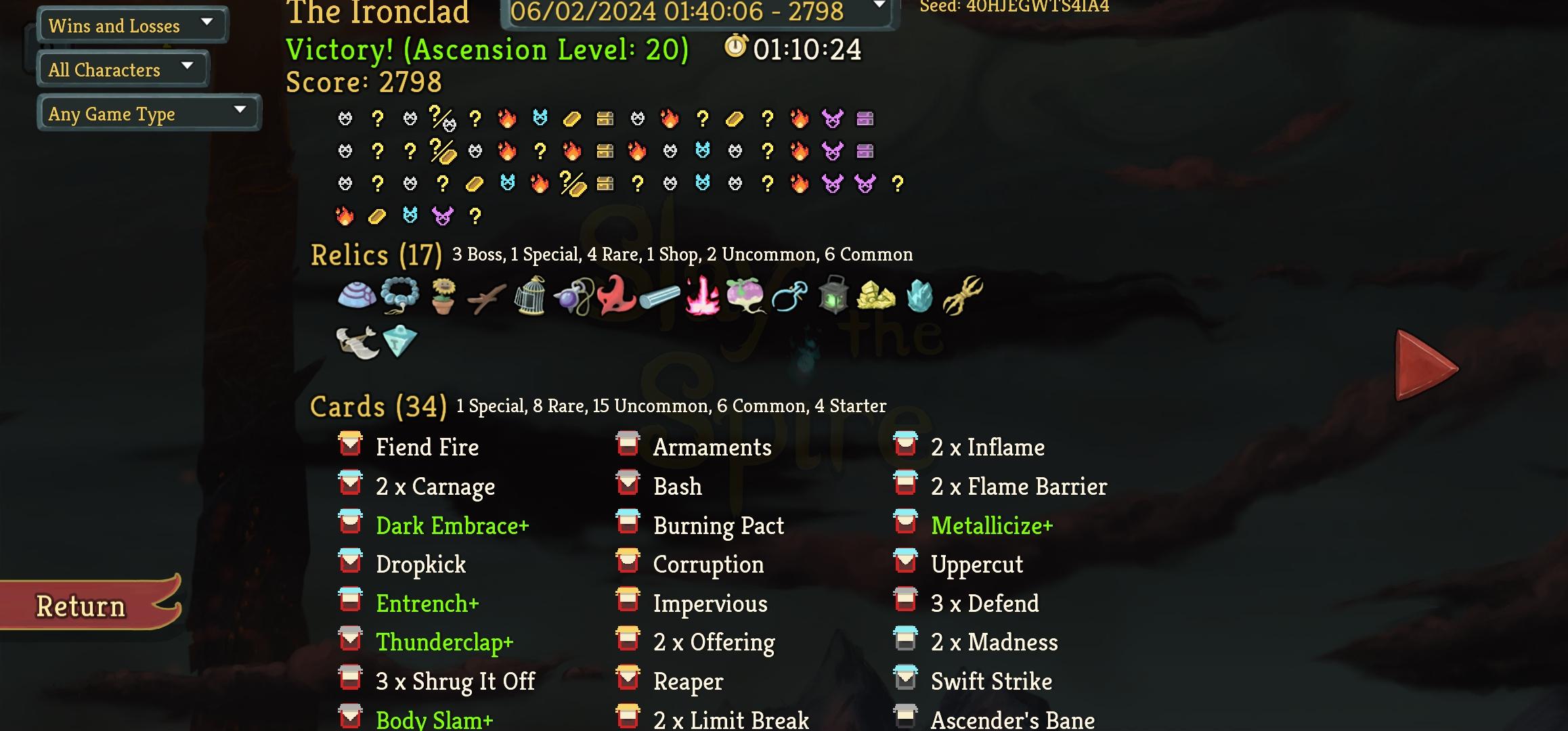Click the Runic Pyramid relic
The image size is (1568, 731).
[401, 340]
